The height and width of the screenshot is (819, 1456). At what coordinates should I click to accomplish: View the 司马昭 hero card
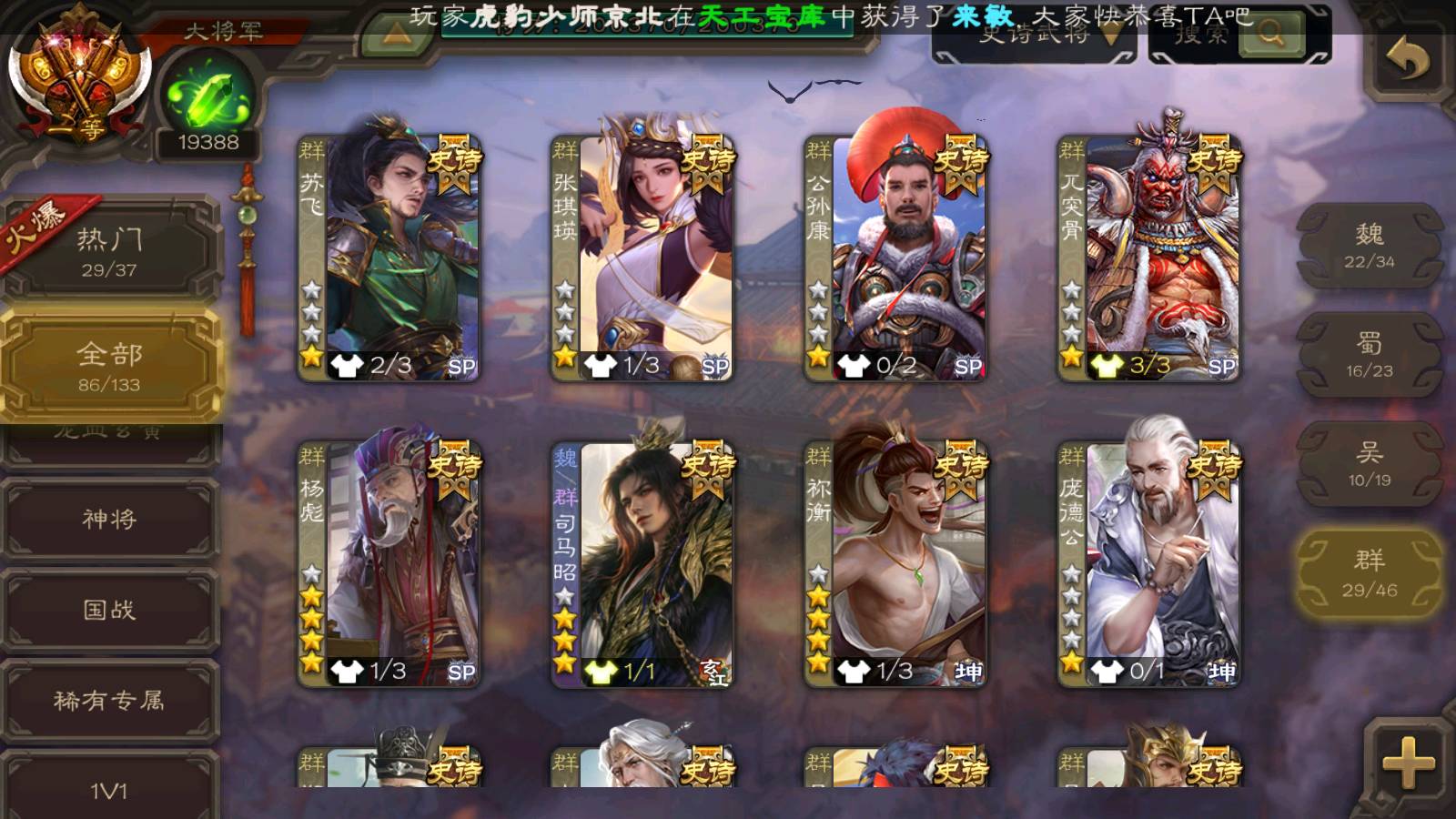642,562
